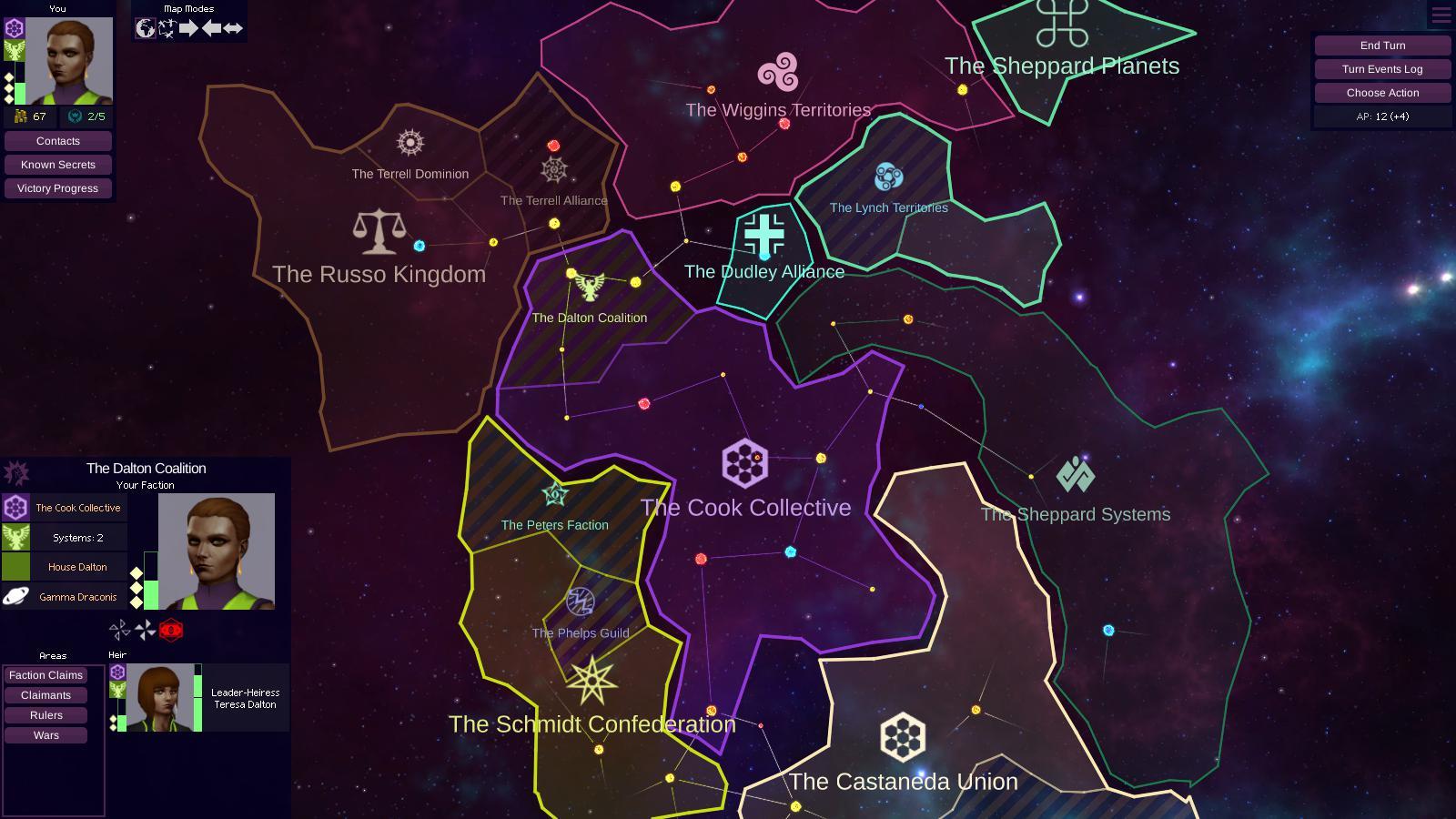Open the Victory Progress panel
1456x819 pixels.
[x=57, y=187]
